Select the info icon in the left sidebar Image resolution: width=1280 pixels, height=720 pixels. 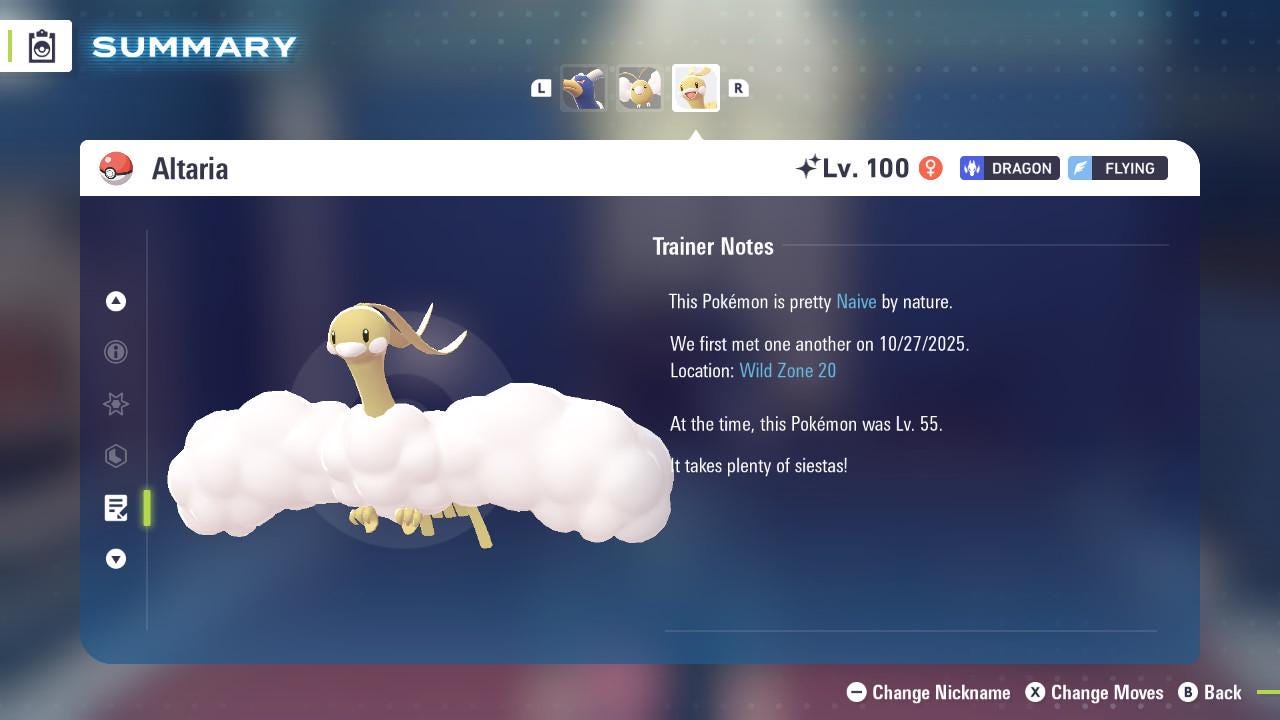pos(116,352)
